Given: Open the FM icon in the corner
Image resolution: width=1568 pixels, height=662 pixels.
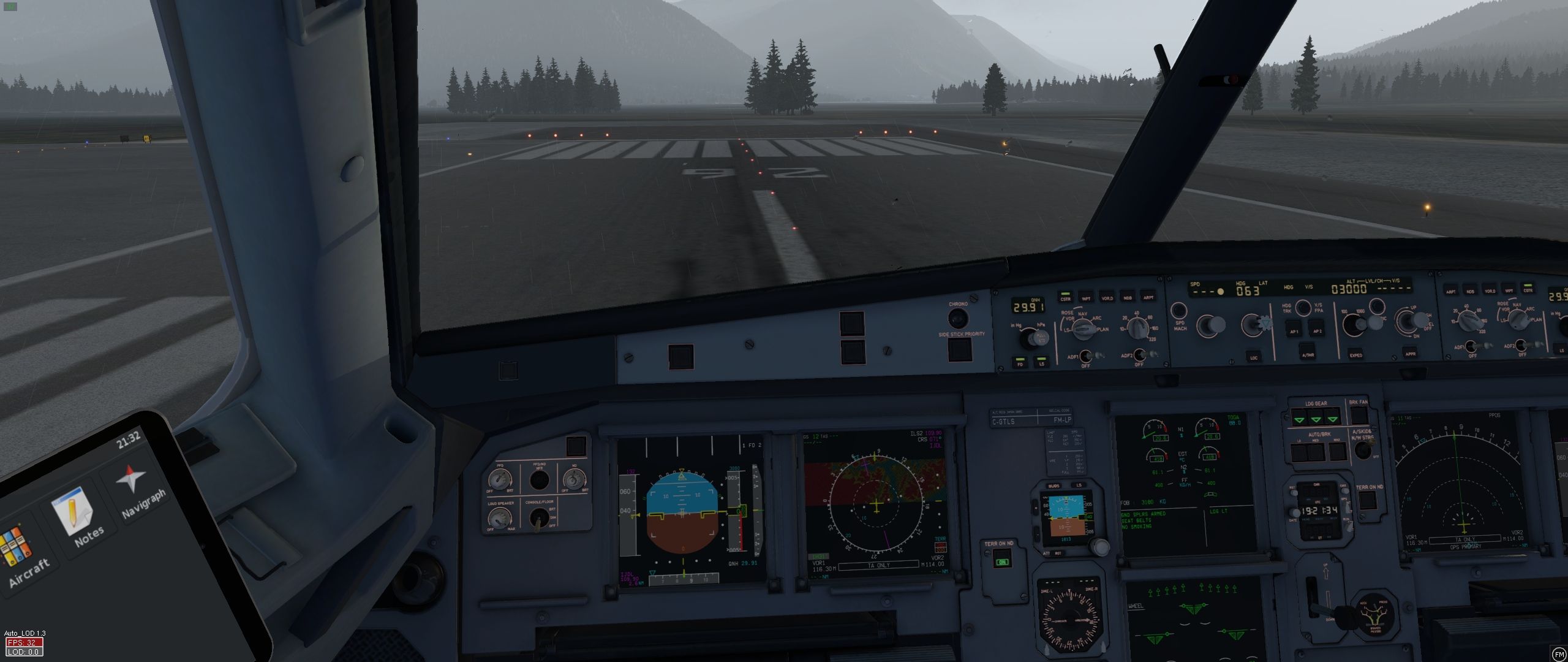Looking at the screenshot, I should (1559, 653).
